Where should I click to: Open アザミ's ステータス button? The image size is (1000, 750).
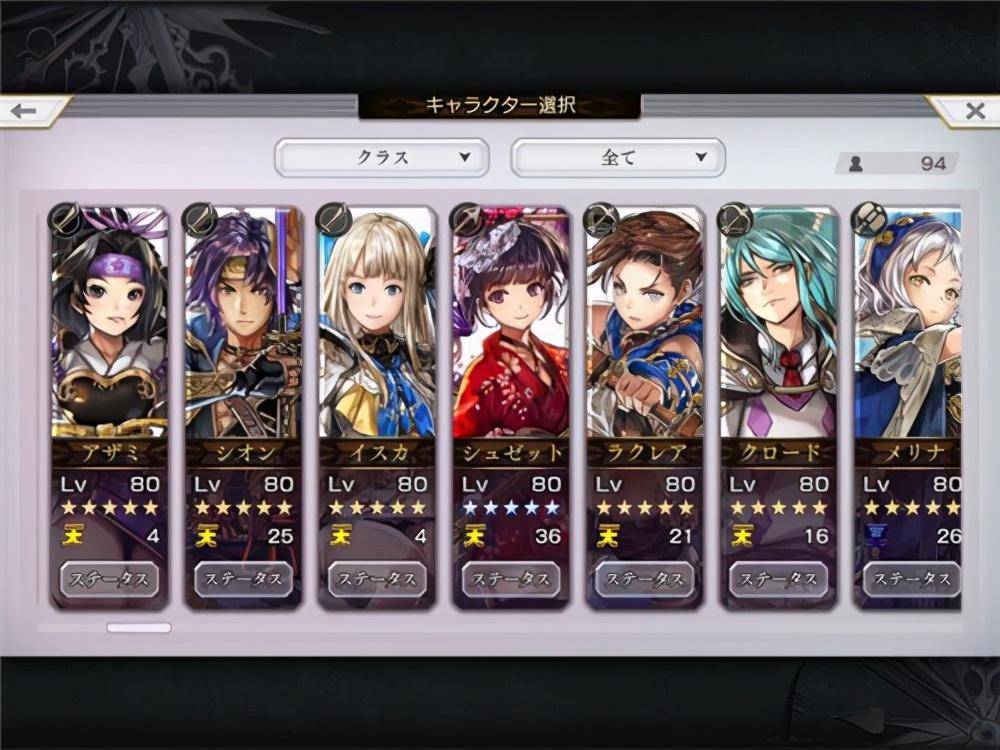pos(109,579)
